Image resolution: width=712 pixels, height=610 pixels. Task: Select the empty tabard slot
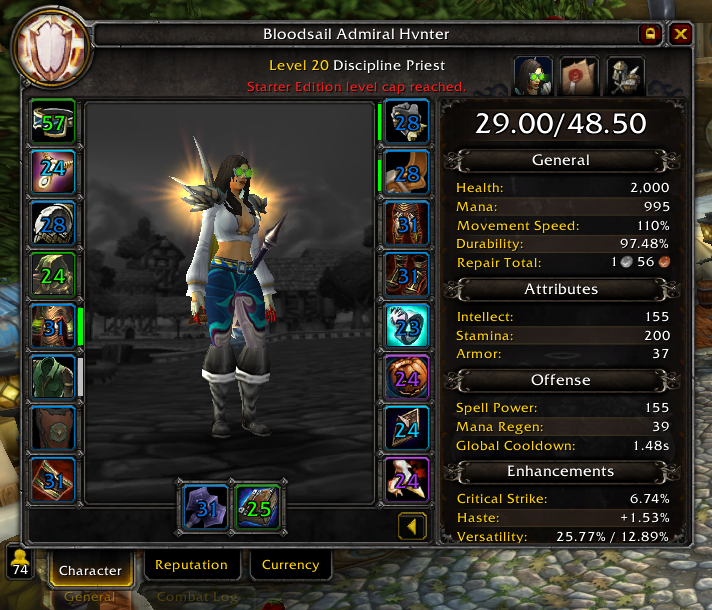pyautogui.click(x=54, y=428)
